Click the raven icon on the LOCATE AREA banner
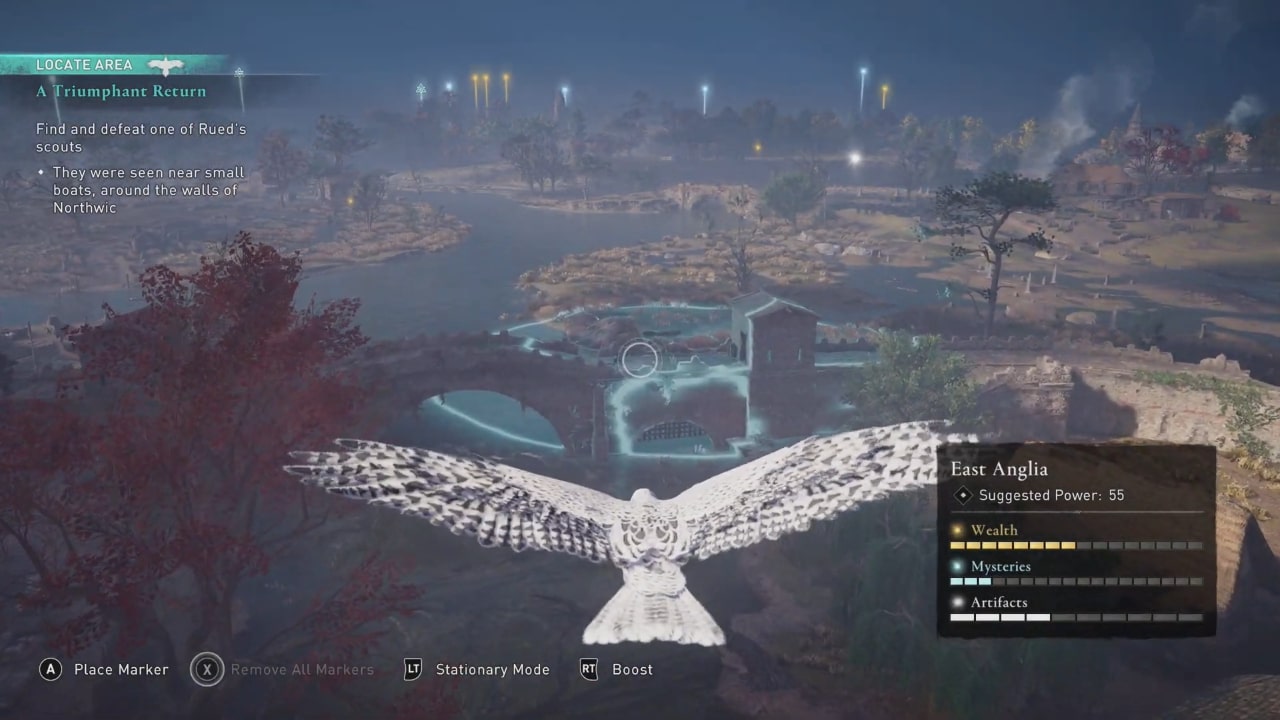The height and width of the screenshot is (720, 1280). (166, 64)
